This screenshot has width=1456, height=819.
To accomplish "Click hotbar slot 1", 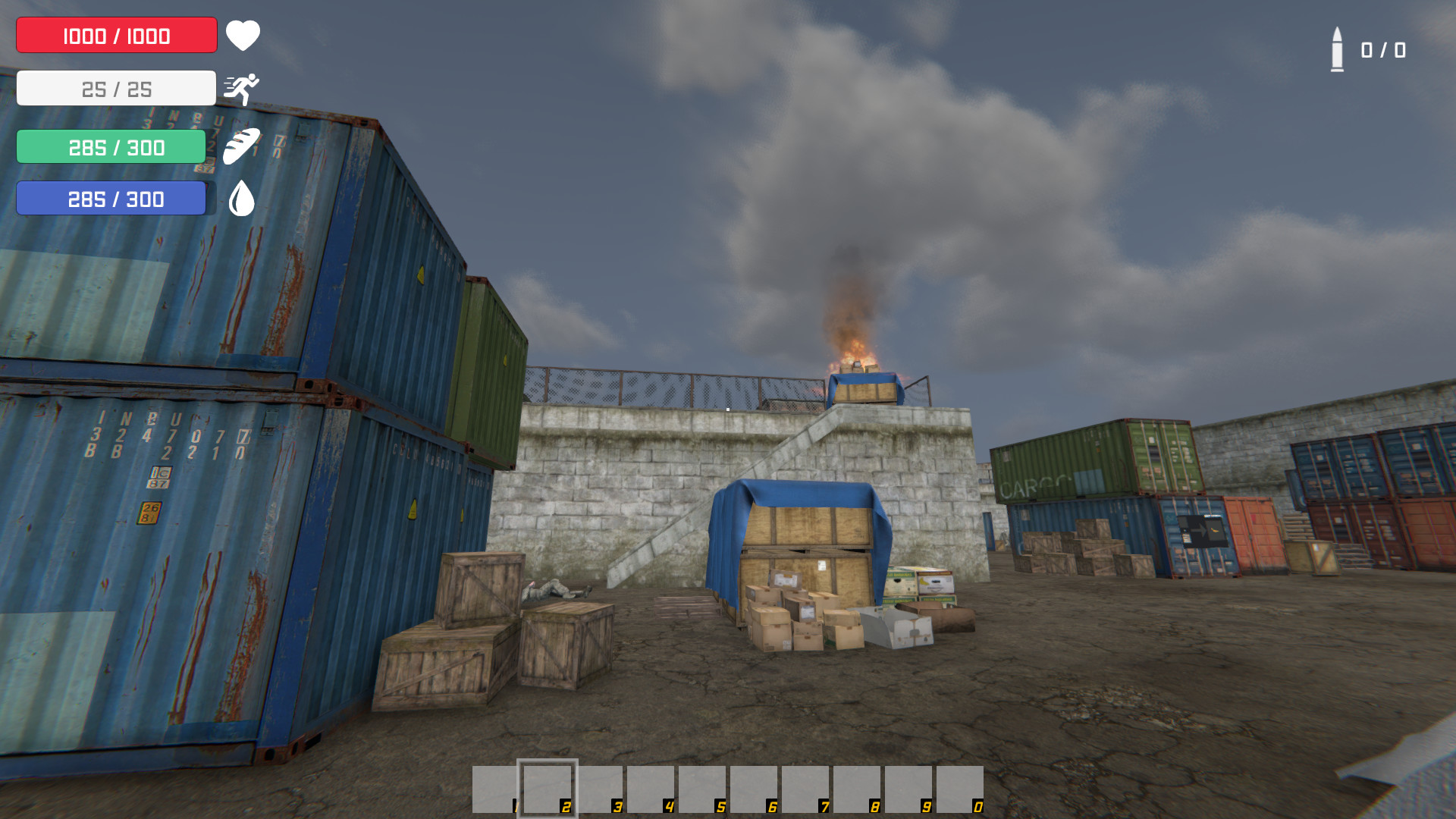I will click(x=495, y=792).
